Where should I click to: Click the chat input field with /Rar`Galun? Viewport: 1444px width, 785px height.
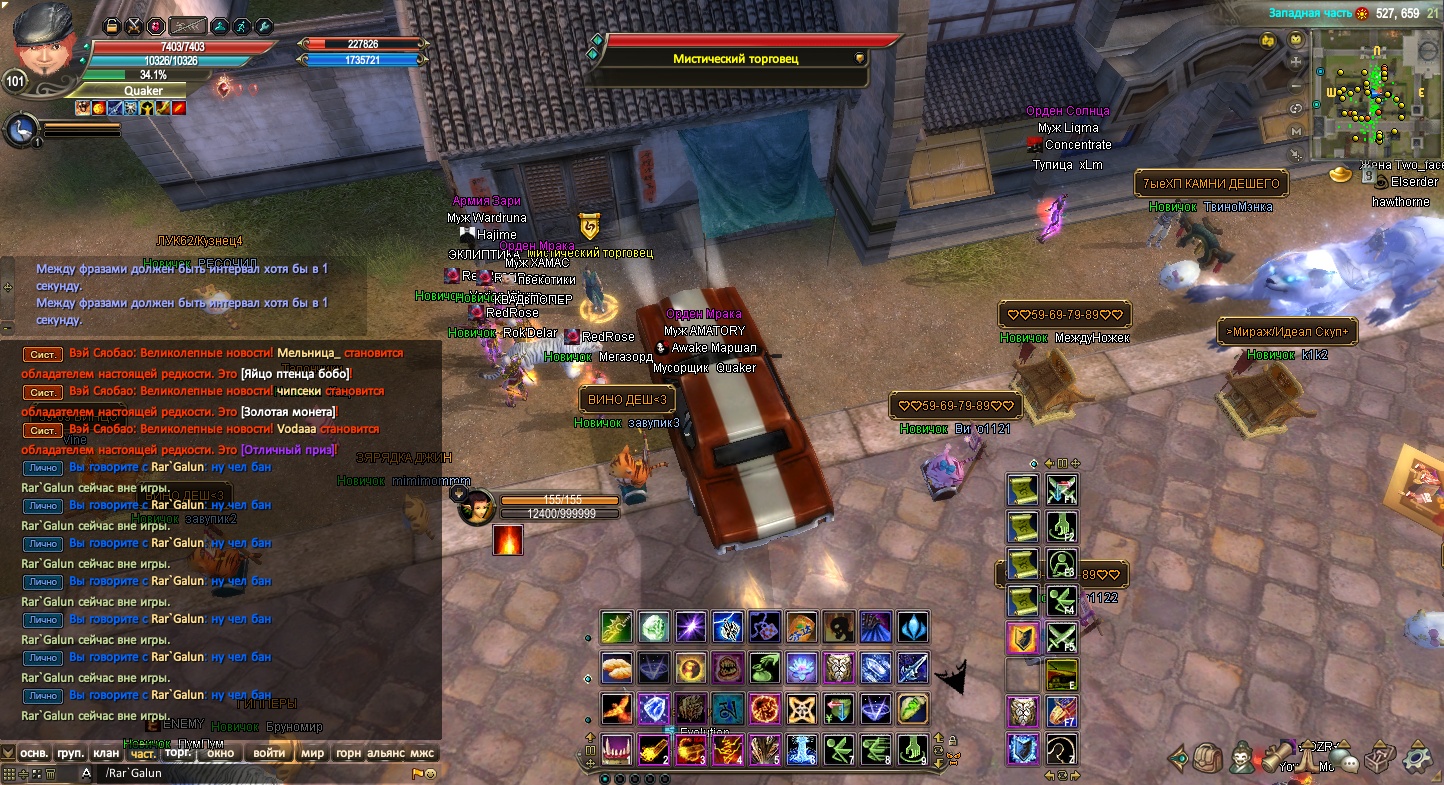pos(250,773)
